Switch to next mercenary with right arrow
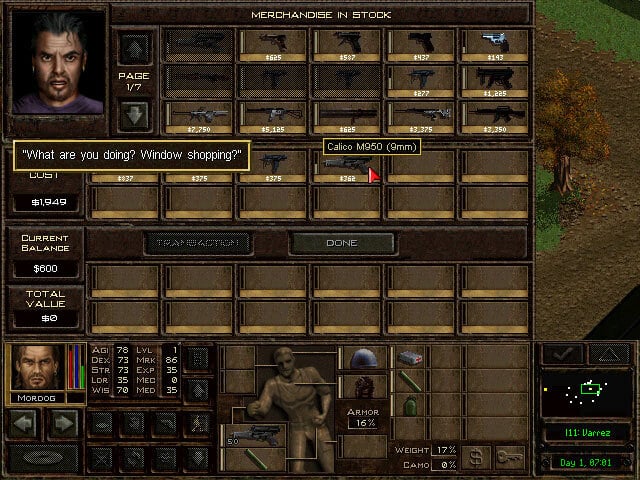Image resolution: width=640 pixels, height=480 pixels. pyautogui.click(x=63, y=424)
